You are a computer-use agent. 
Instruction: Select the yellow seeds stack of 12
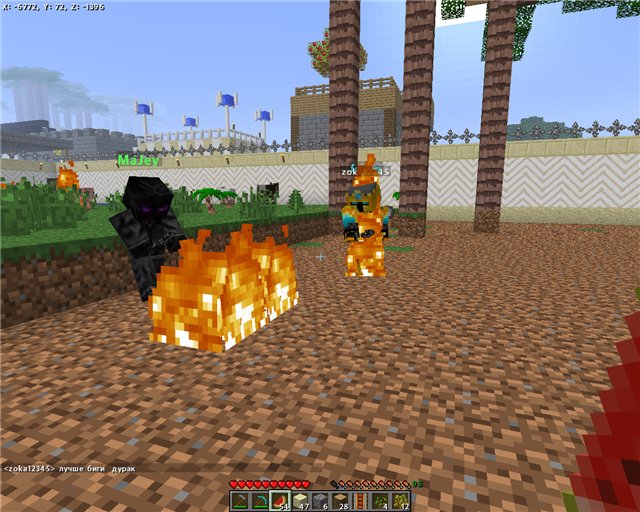pos(400,500)
